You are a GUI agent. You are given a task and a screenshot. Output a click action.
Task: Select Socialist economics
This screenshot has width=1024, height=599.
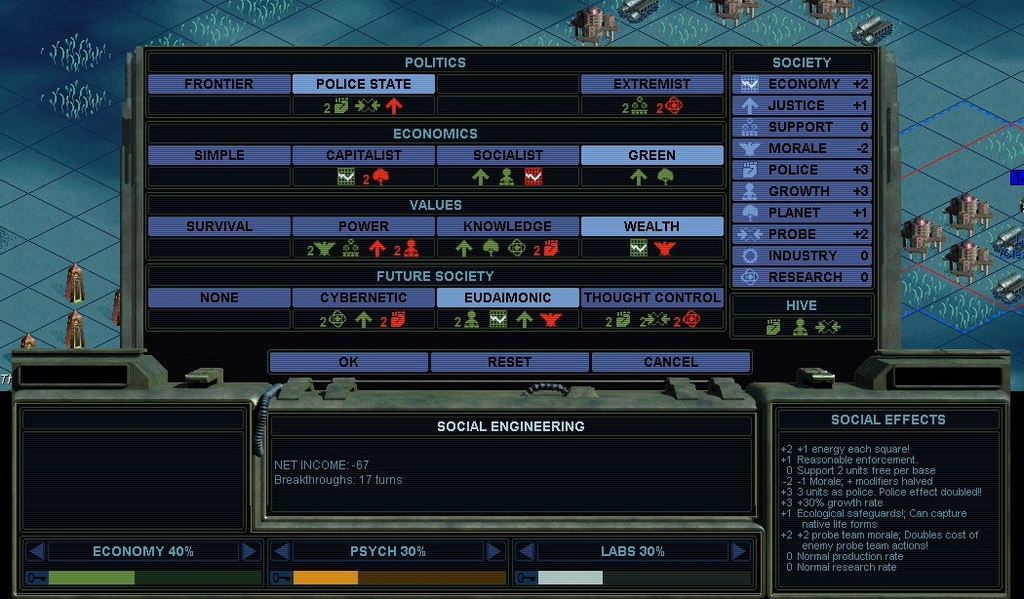click(507, 155)
